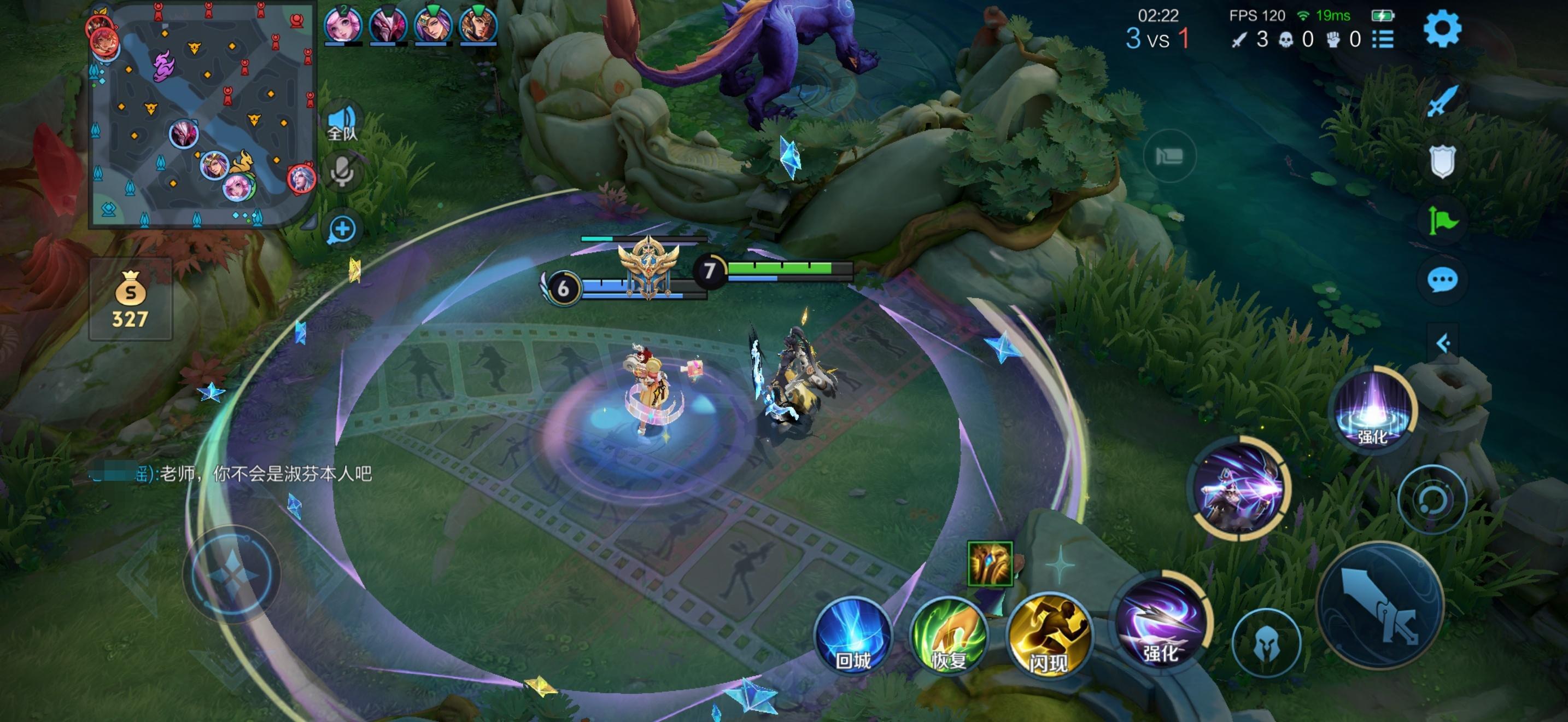
Task: Toggle the microphone button
Action: (x=342, y=172)
